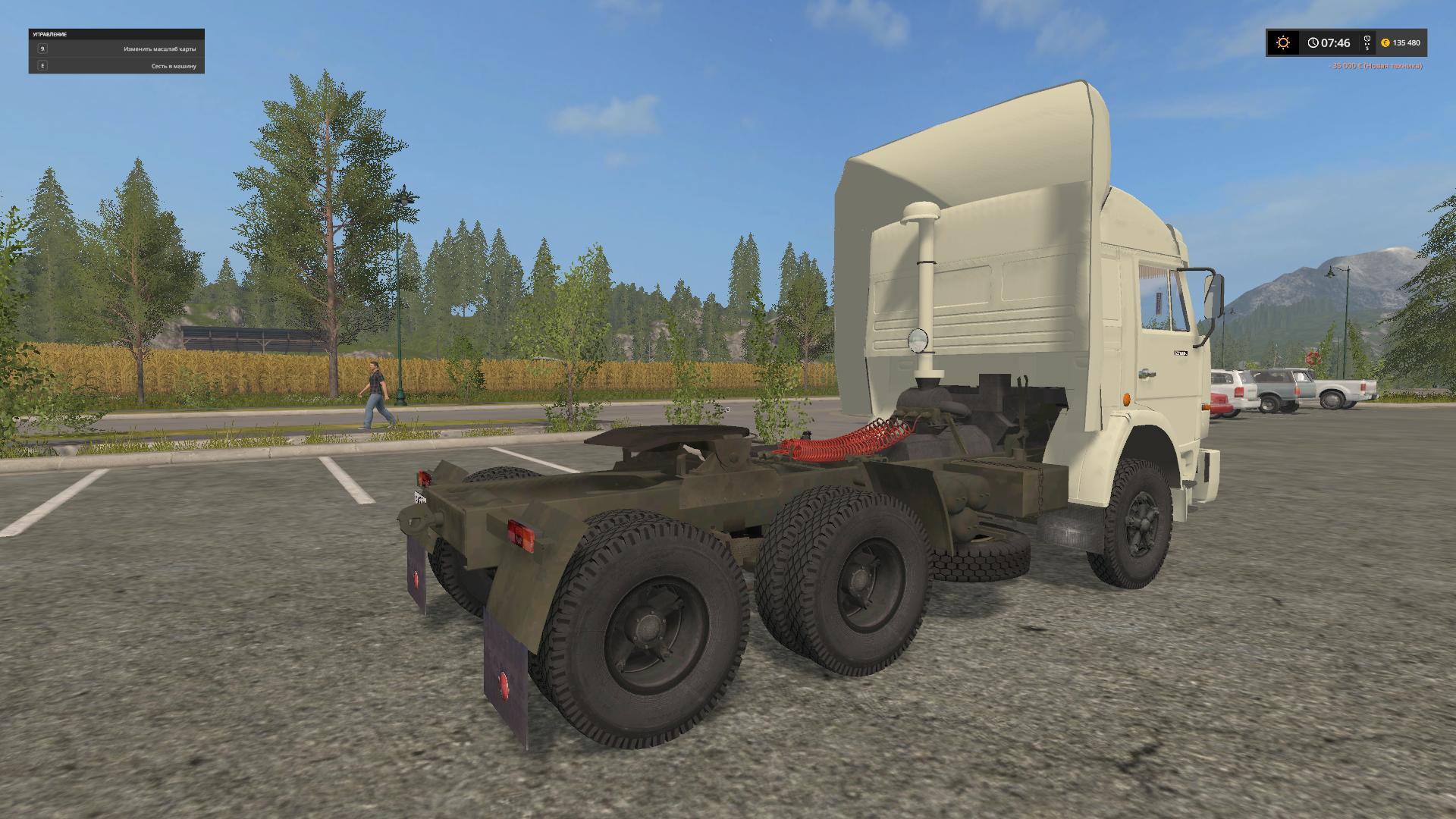Select the clock icon next to 07:46
Image resolution: width=1456 pixels, height=819 pixels.
tap(1313, 43)
